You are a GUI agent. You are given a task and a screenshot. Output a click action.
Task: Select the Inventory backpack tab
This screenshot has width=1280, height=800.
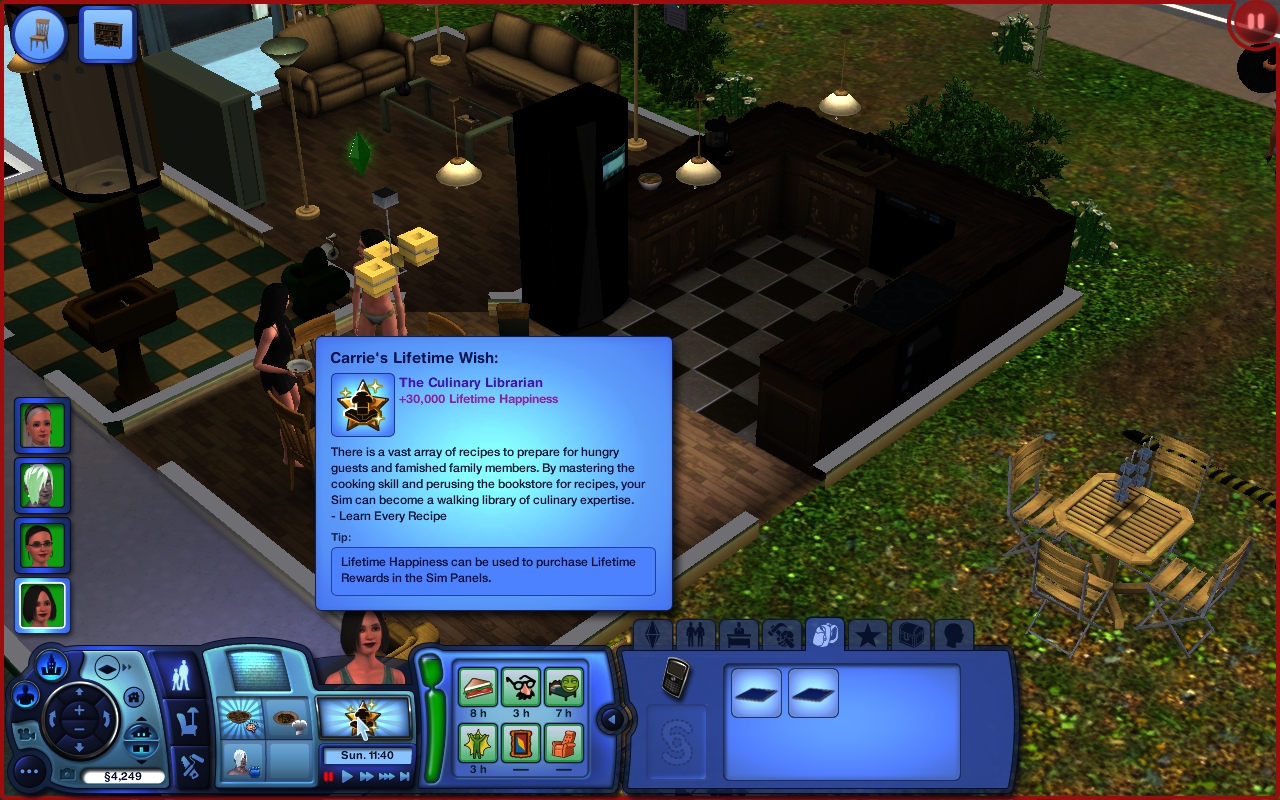tap(824, 636)
